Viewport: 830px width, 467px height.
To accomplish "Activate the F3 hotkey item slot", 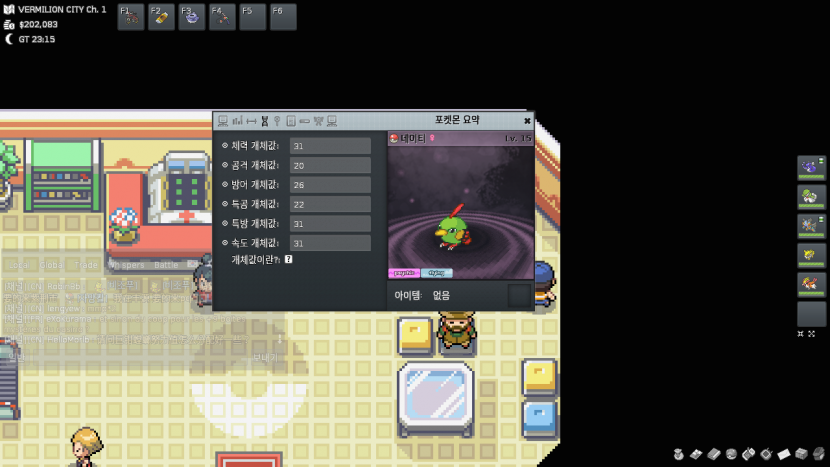I will point(192,17).
